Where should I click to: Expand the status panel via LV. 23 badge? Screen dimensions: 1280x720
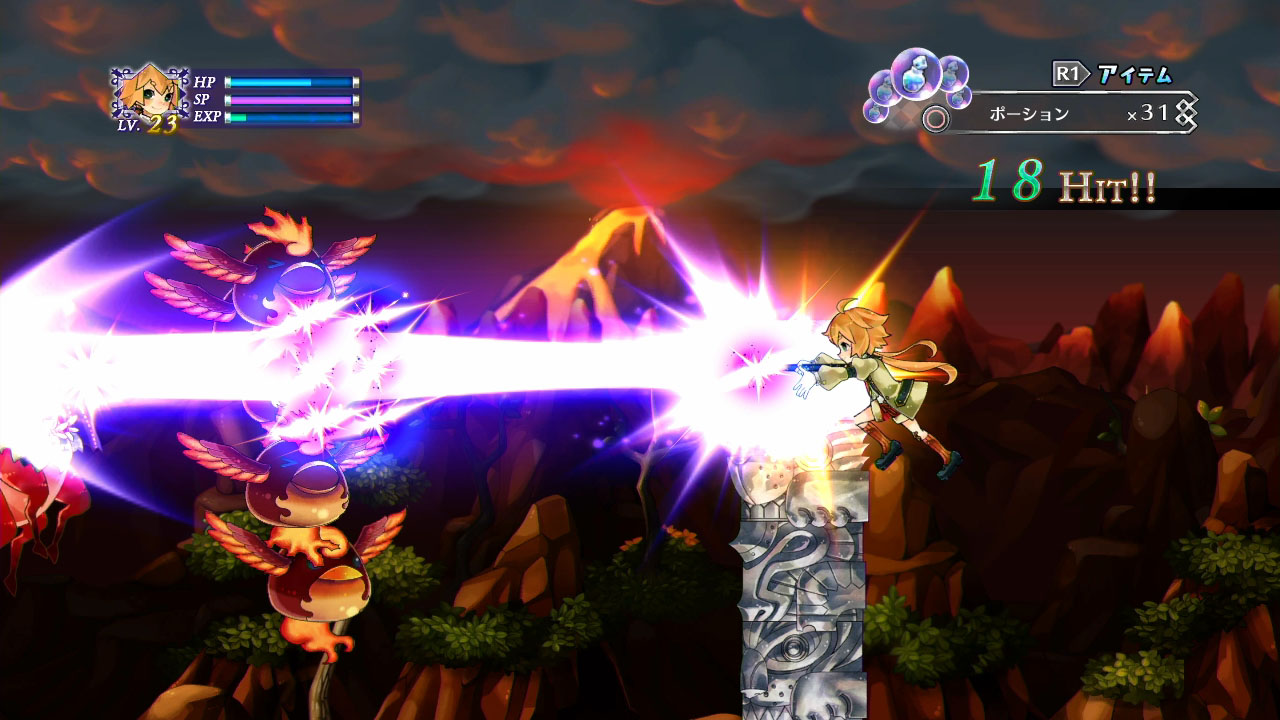pyautogui.click(x=160, y=126)
